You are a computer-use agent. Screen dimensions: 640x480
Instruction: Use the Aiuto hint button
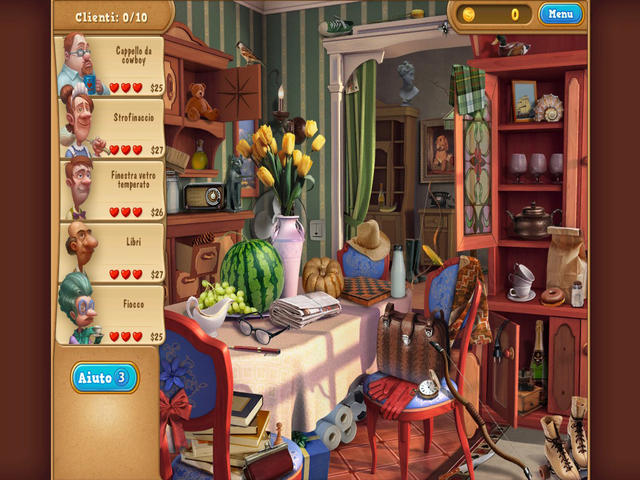[x=104, y=377]
